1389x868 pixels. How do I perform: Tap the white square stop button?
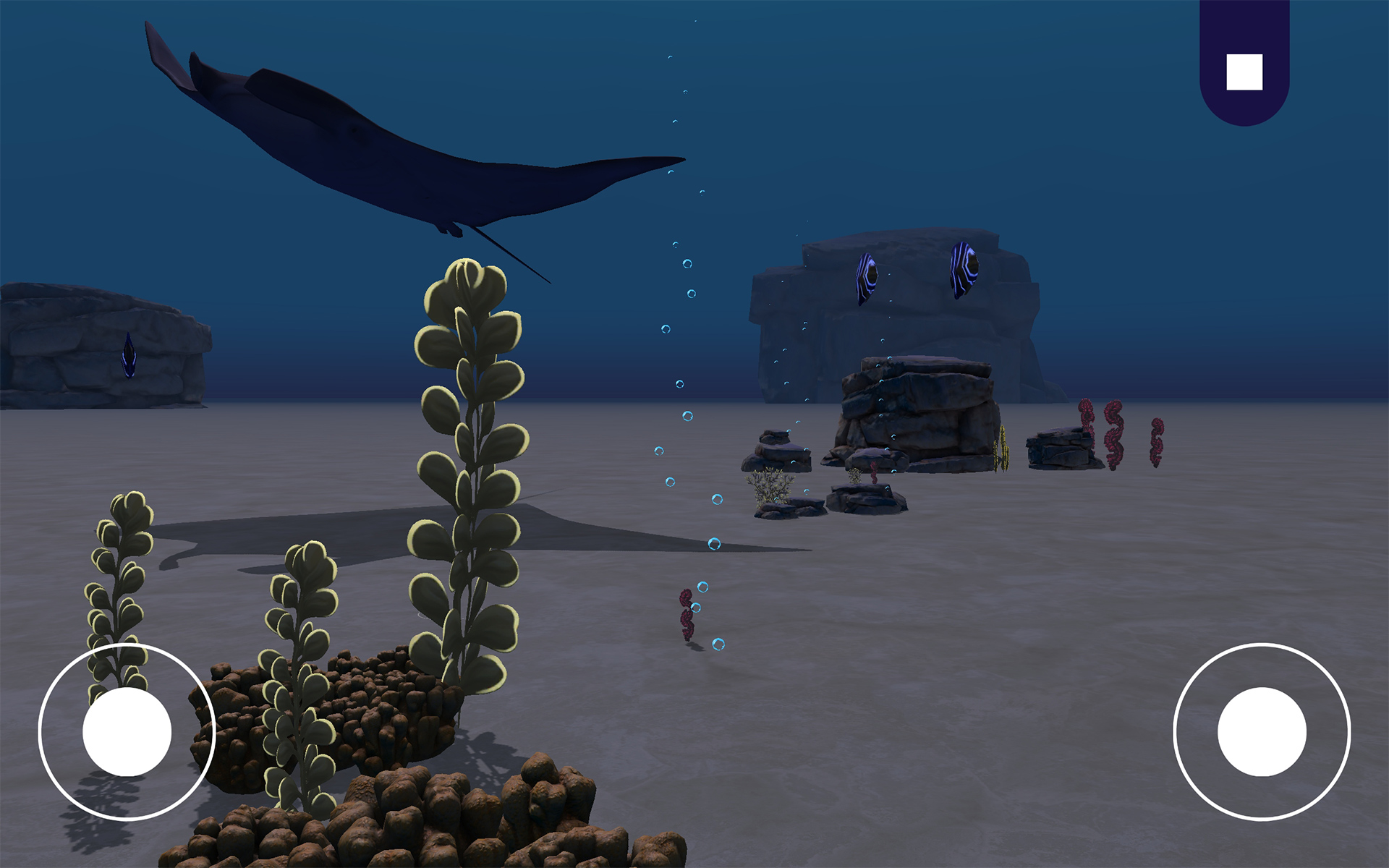(1244, 72)
